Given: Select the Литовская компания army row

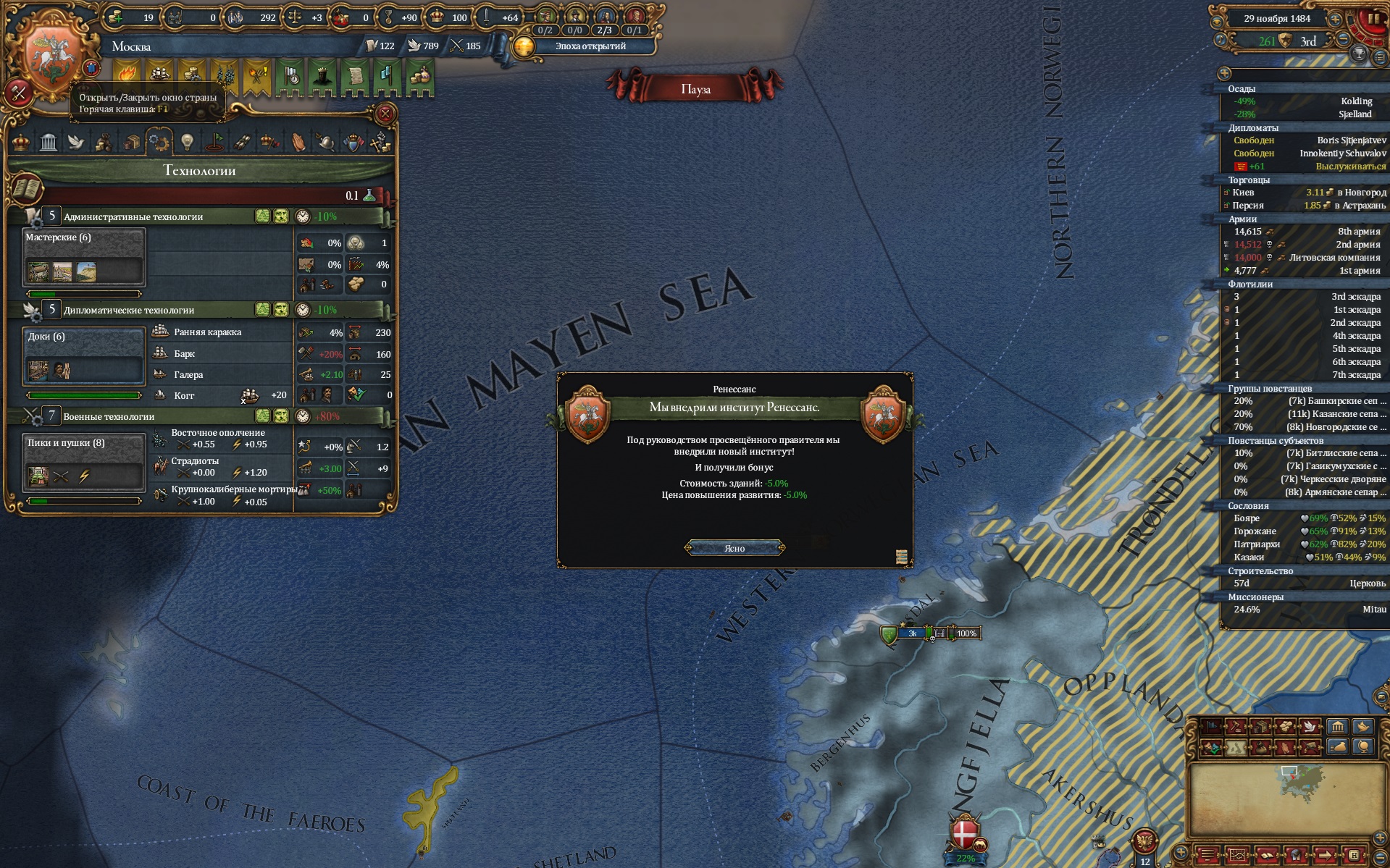Looking at the screenshot, I should [x=1306, y=258].
